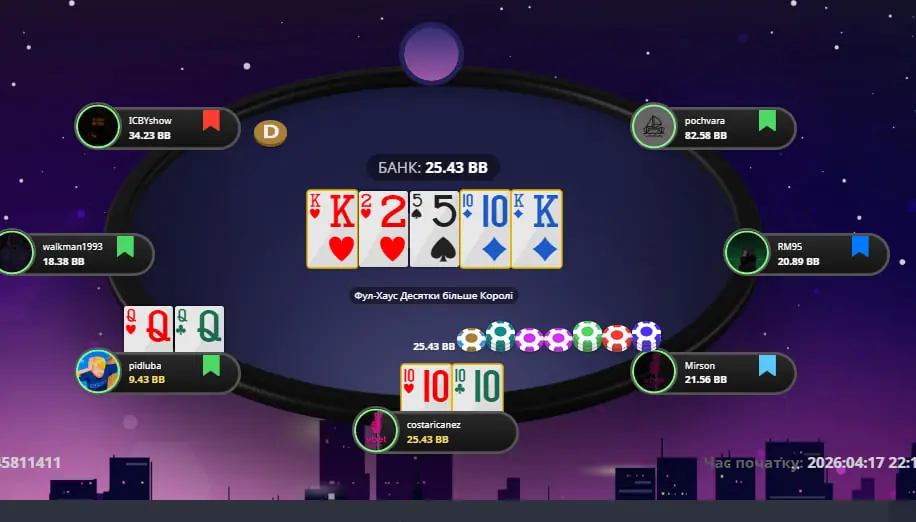The image size is (916, 522).
Task: Click the red tag next to ICBYshow
Action: tap(211, 121)
